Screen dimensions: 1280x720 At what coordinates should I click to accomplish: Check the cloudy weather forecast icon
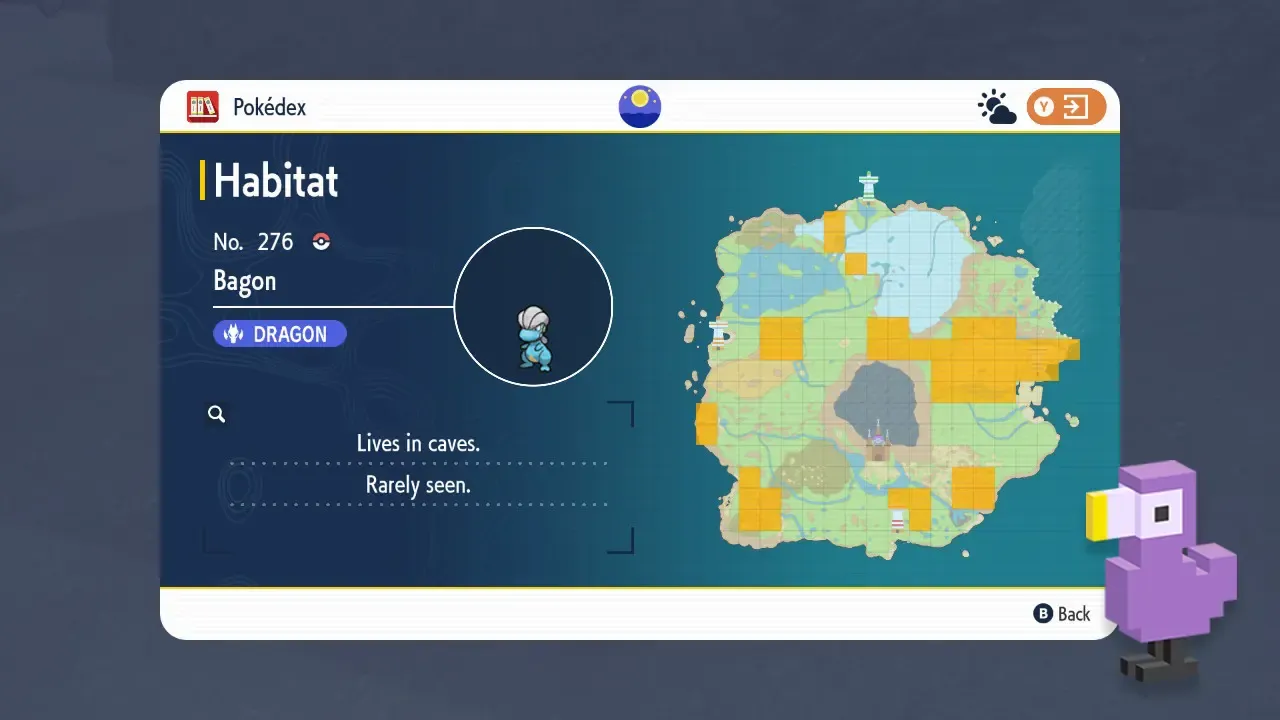(x=996, y=104)
